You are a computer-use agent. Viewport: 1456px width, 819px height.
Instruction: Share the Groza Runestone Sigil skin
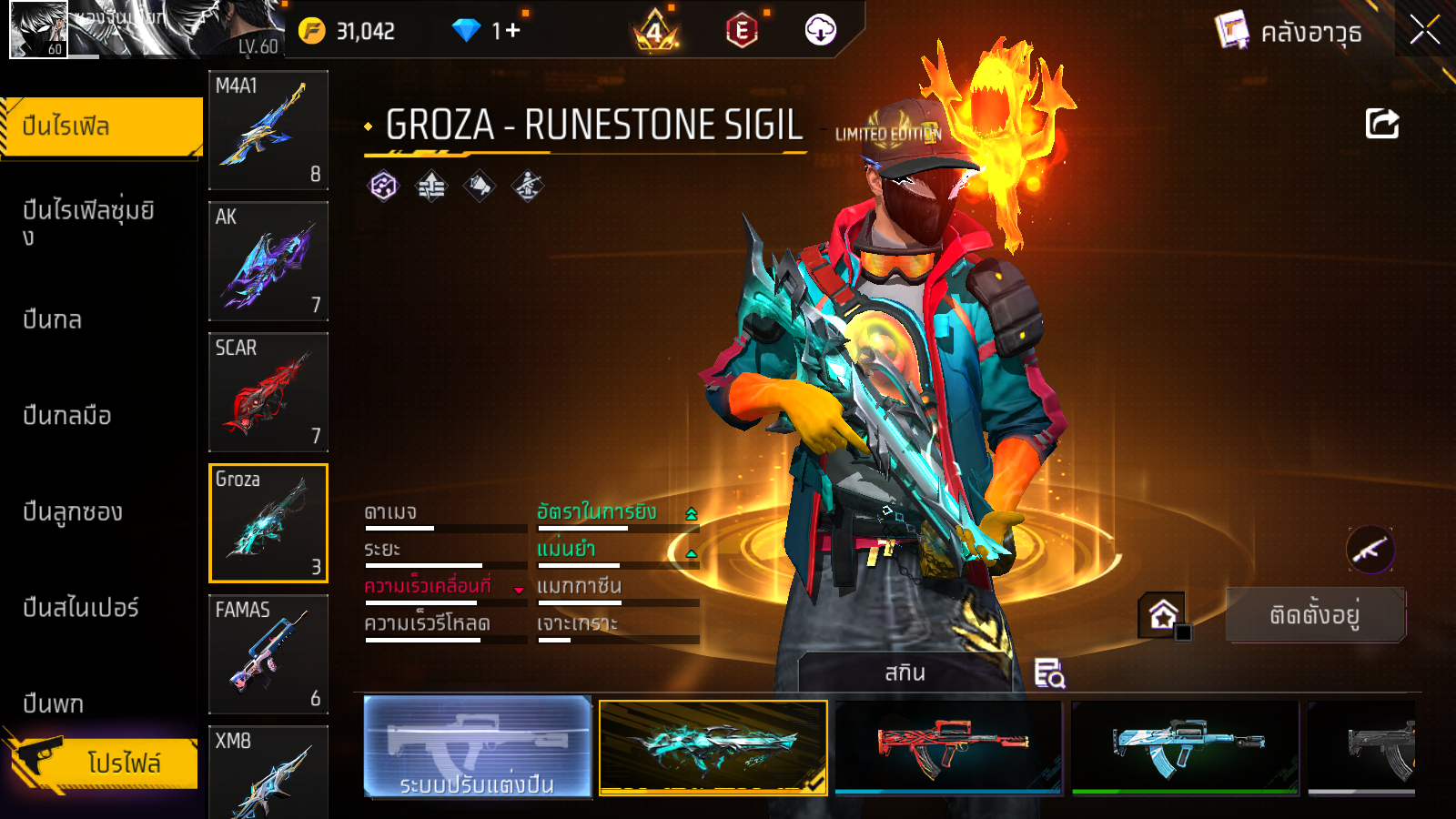pyautogui.click(x=1381, y=124)
